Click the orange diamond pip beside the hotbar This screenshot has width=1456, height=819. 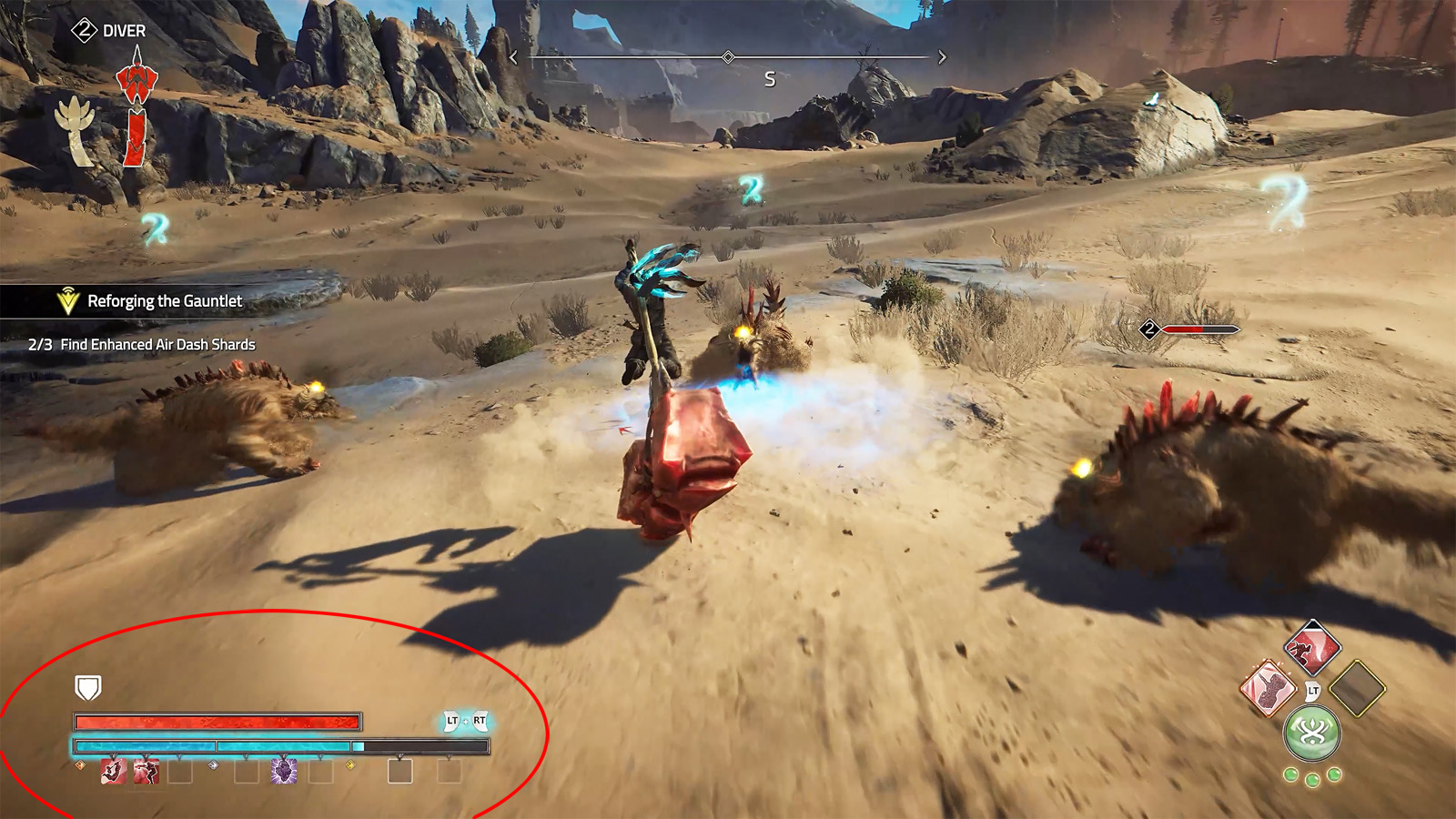pyautogui.click(x=79, y=766)
